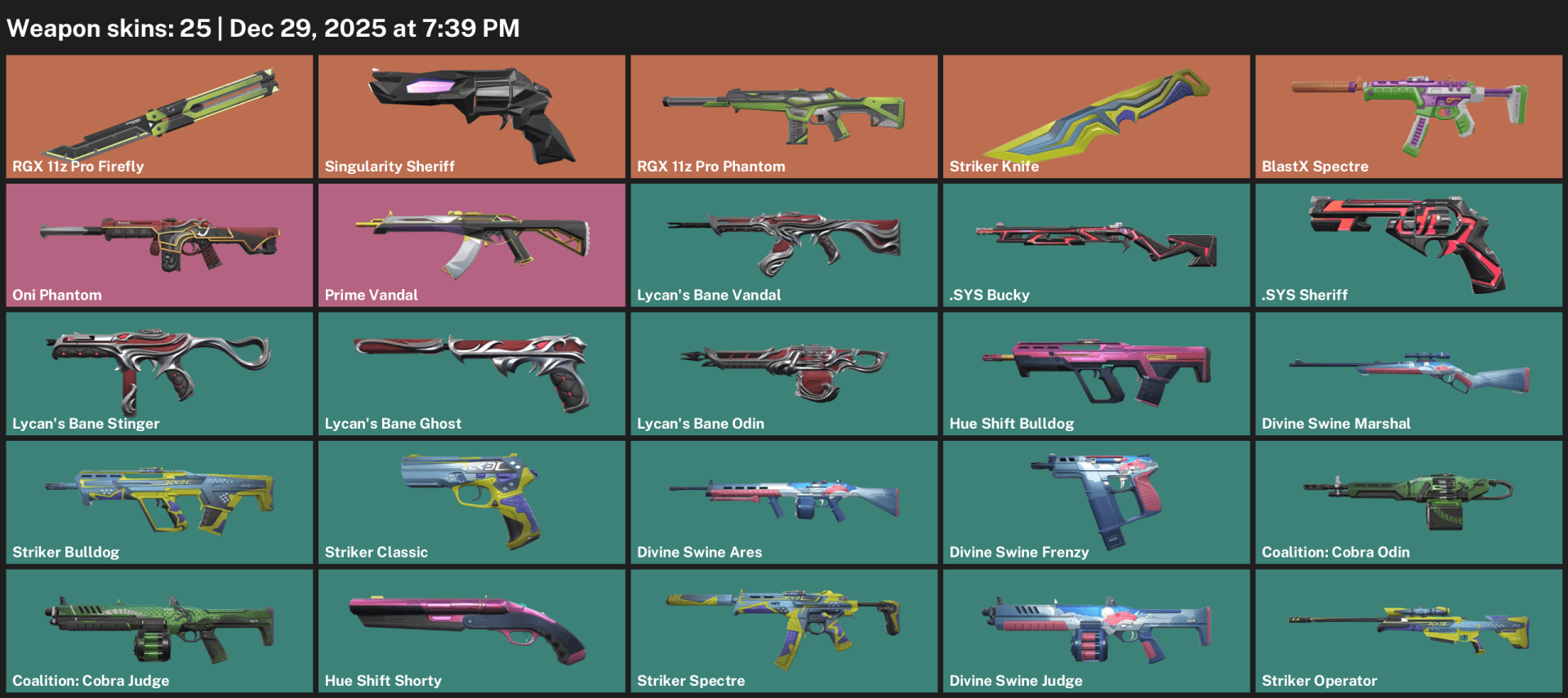This screenshot has height=698, width=1568.
Task: View the Coalition: Cobra Odin skin
Action: click(x=1407, y=500)
